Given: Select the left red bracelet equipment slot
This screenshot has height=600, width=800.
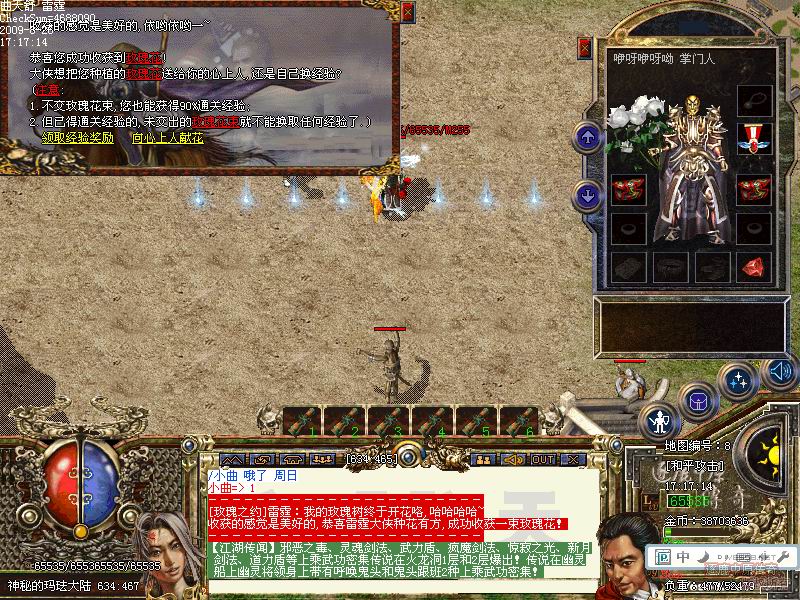Looking at the screenshot, I should [627, 188].
